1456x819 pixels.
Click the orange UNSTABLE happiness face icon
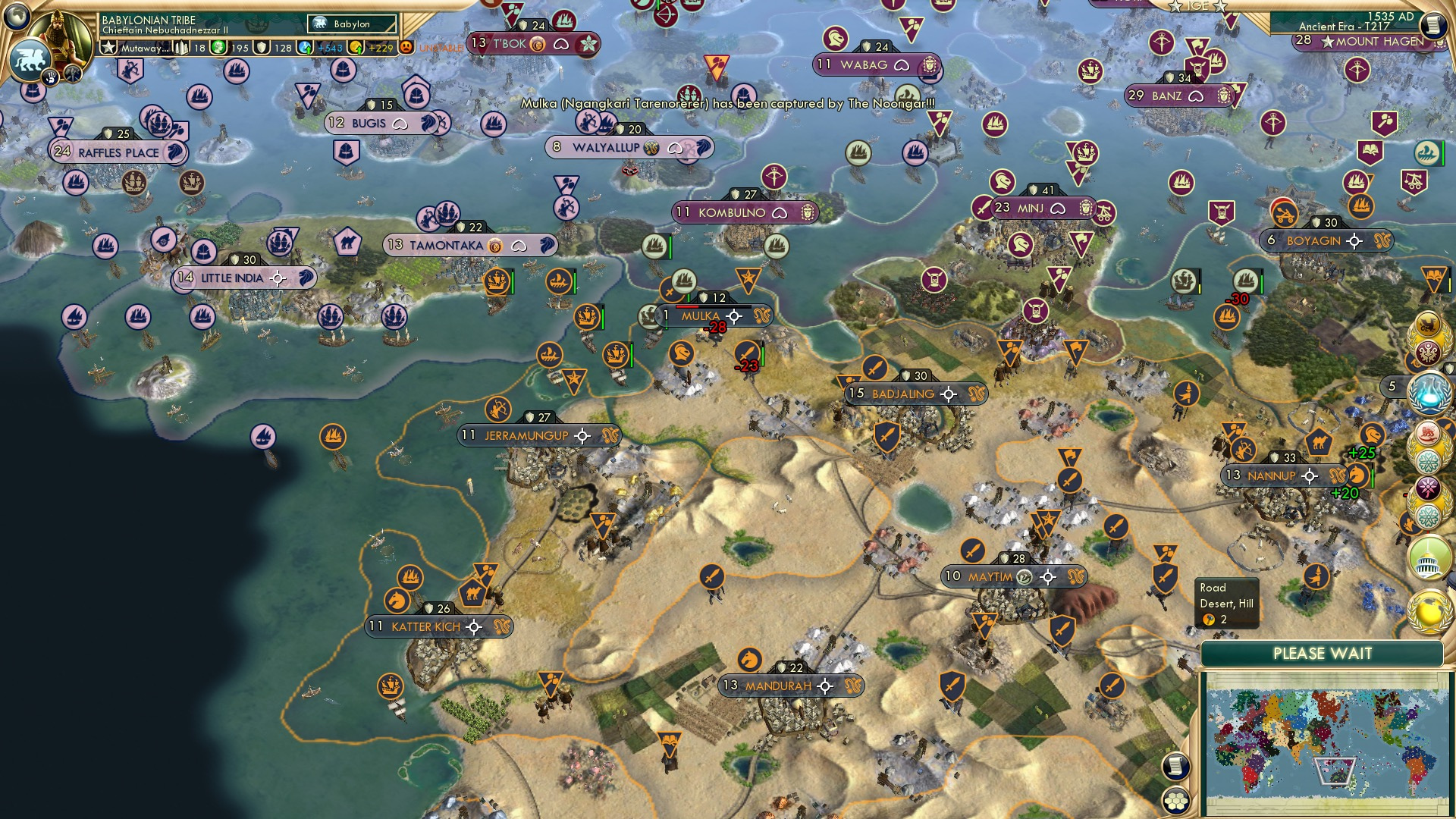coord(405,47)
